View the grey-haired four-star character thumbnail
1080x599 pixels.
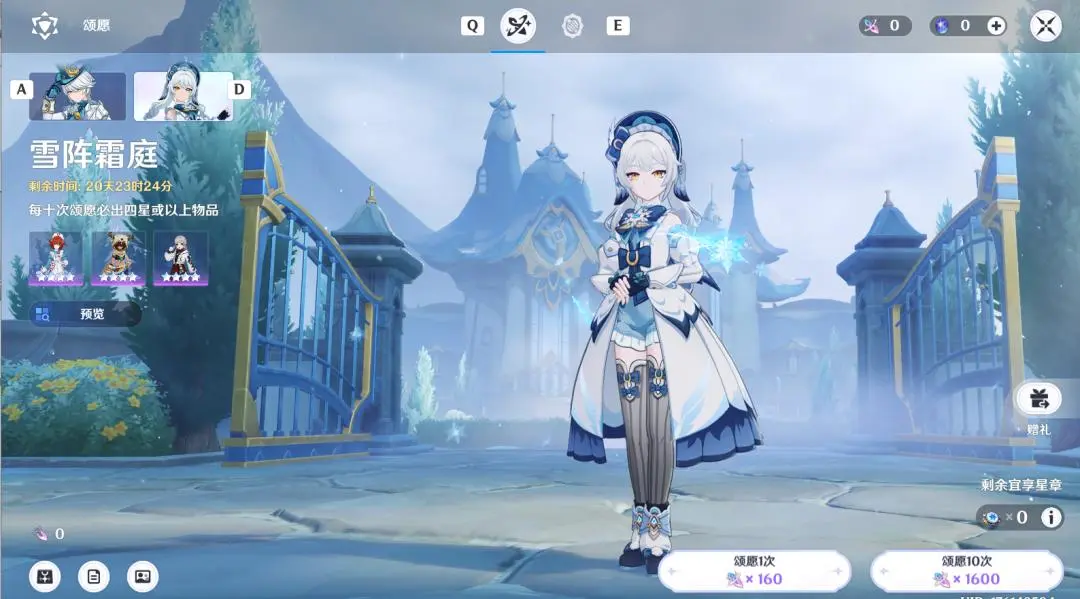click(x=180, y=259)
